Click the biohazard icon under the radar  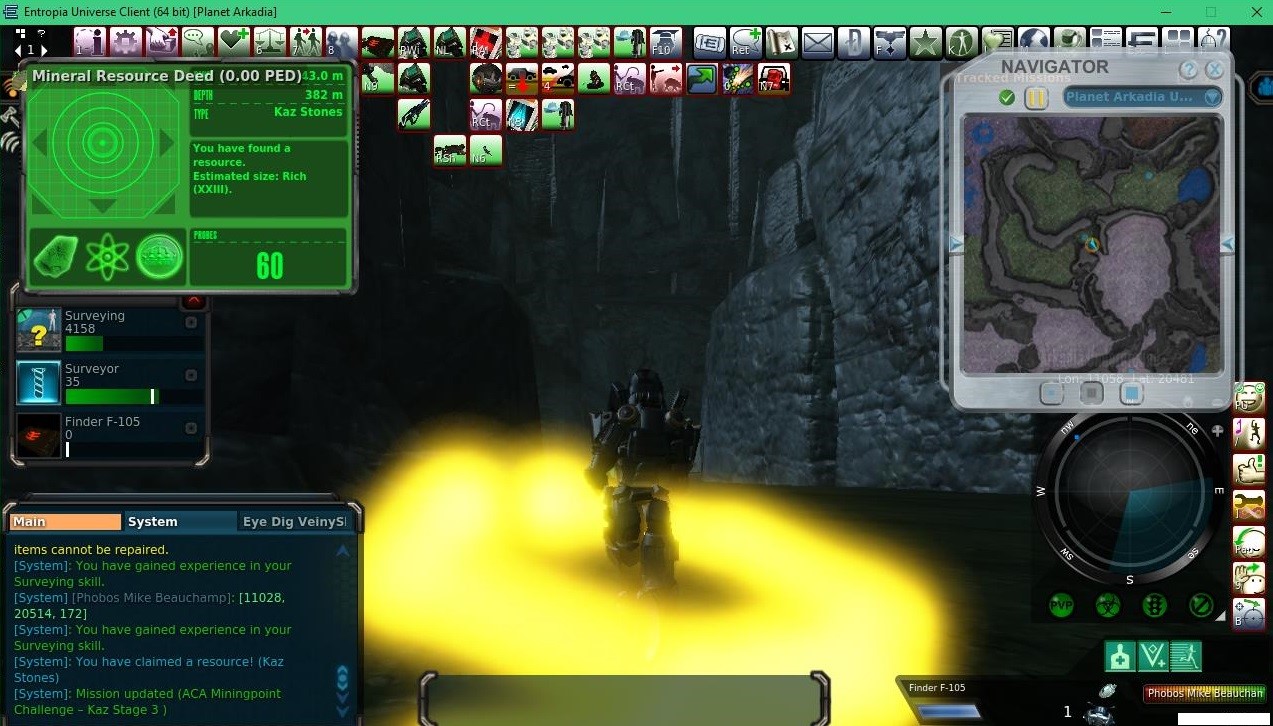click(x=1108, y=606)
